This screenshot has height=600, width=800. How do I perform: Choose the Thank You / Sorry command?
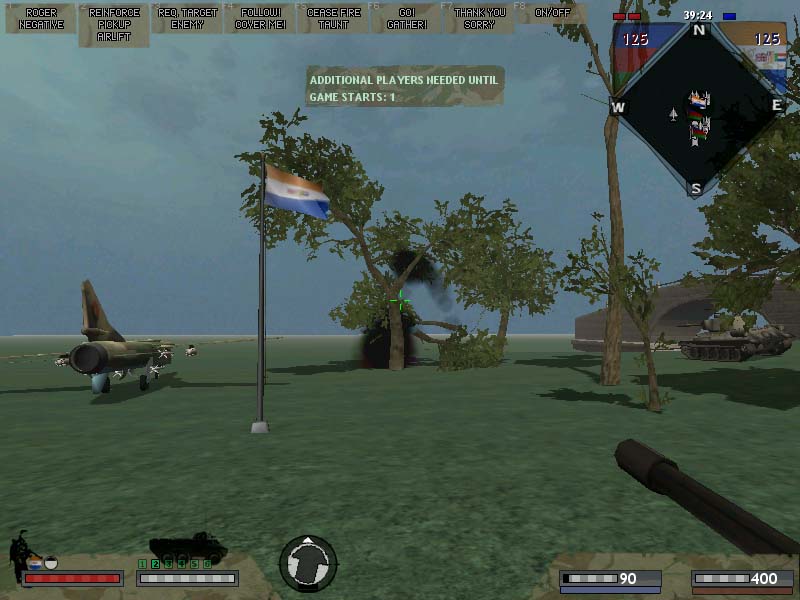coord(479,18)
